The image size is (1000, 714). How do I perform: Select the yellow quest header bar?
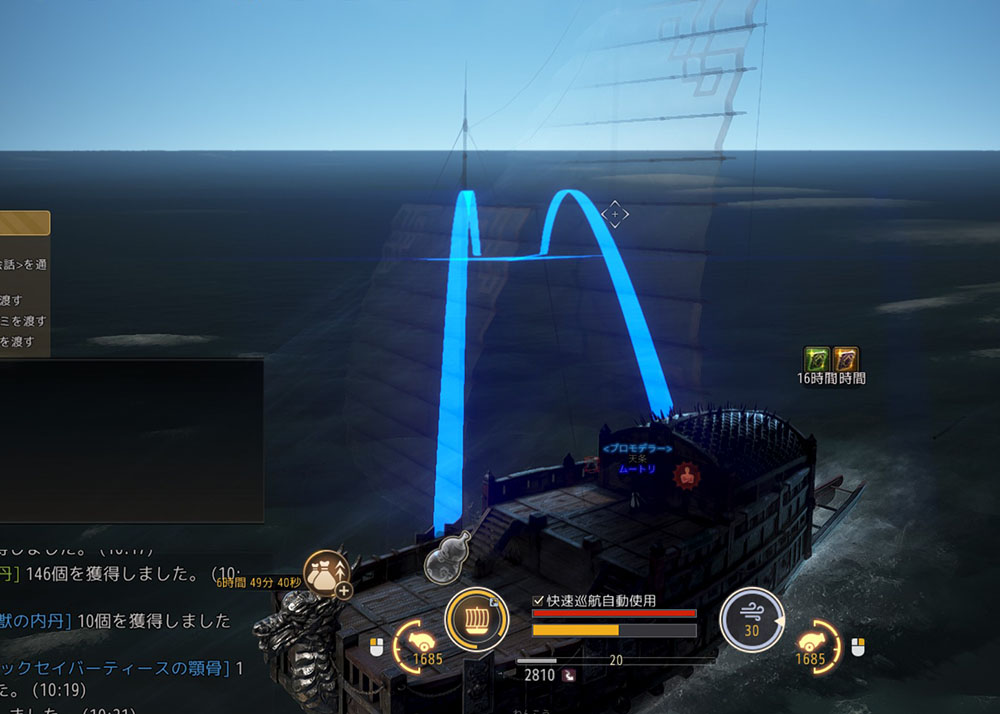coord(24,223)
